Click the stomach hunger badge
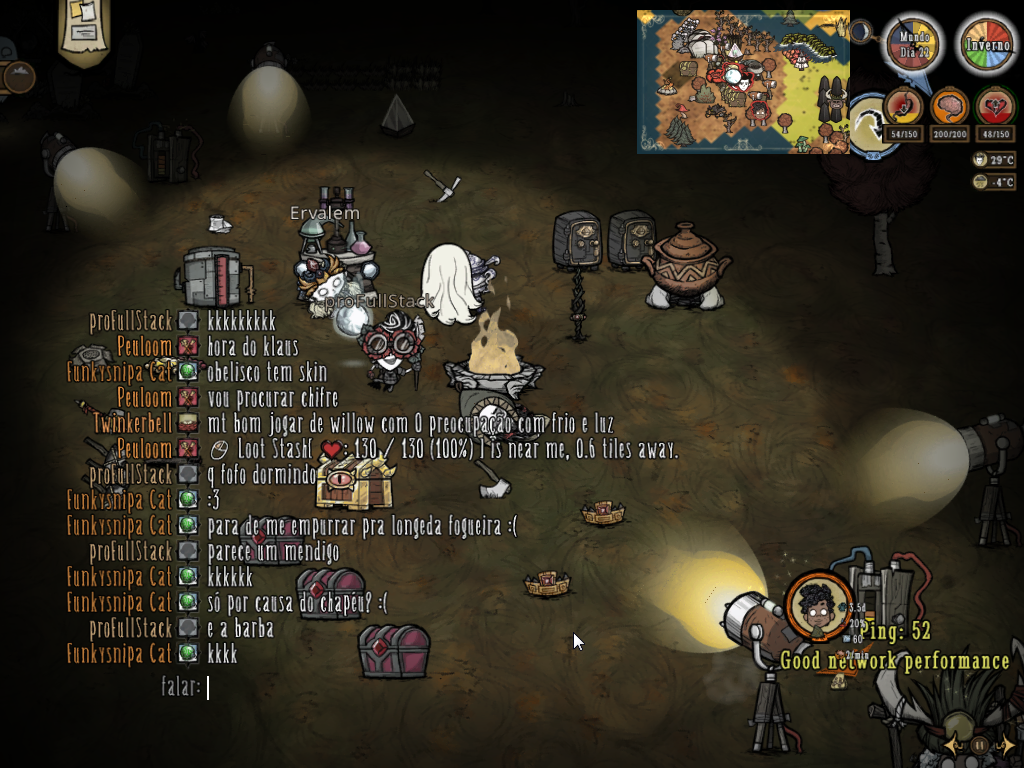The height and width of the screenshot is (768, 1024). (903, 105)
